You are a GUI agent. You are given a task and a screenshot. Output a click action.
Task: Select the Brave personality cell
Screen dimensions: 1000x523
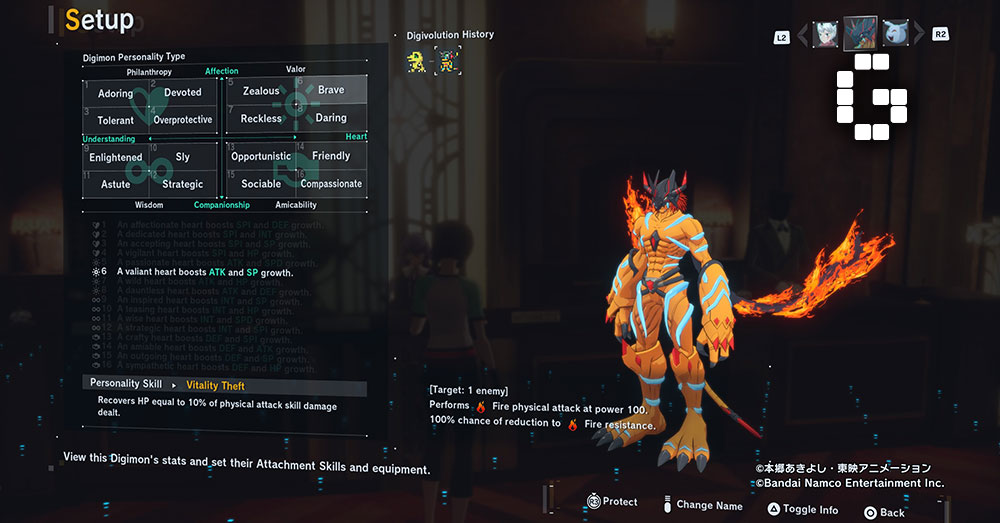(331, 91)
